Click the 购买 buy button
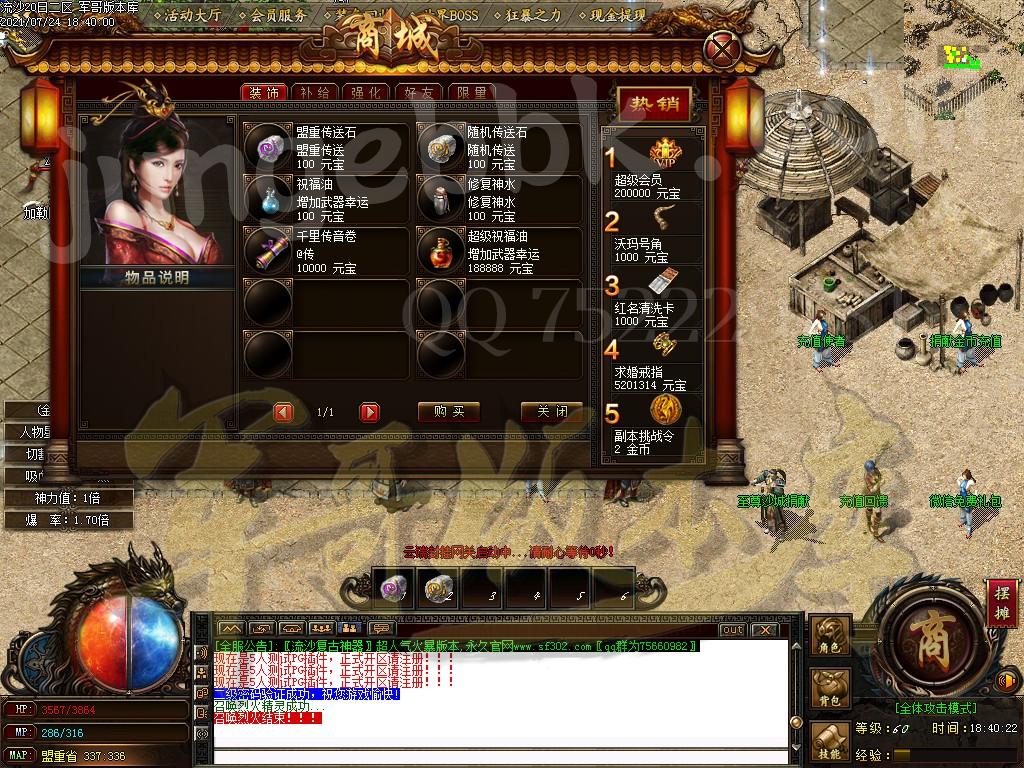 449,412
